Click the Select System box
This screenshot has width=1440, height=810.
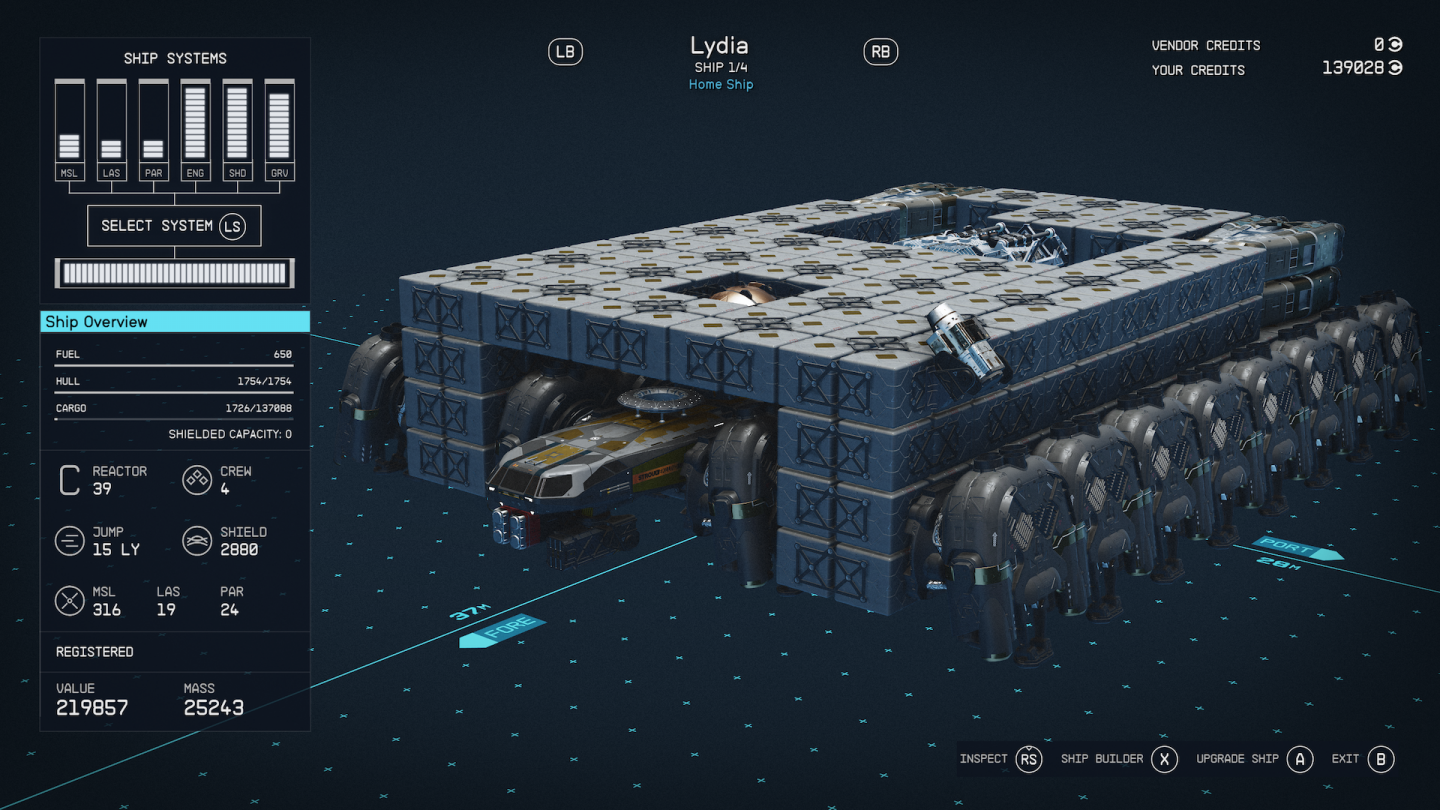pyautogui.click(x=174, y=226)
